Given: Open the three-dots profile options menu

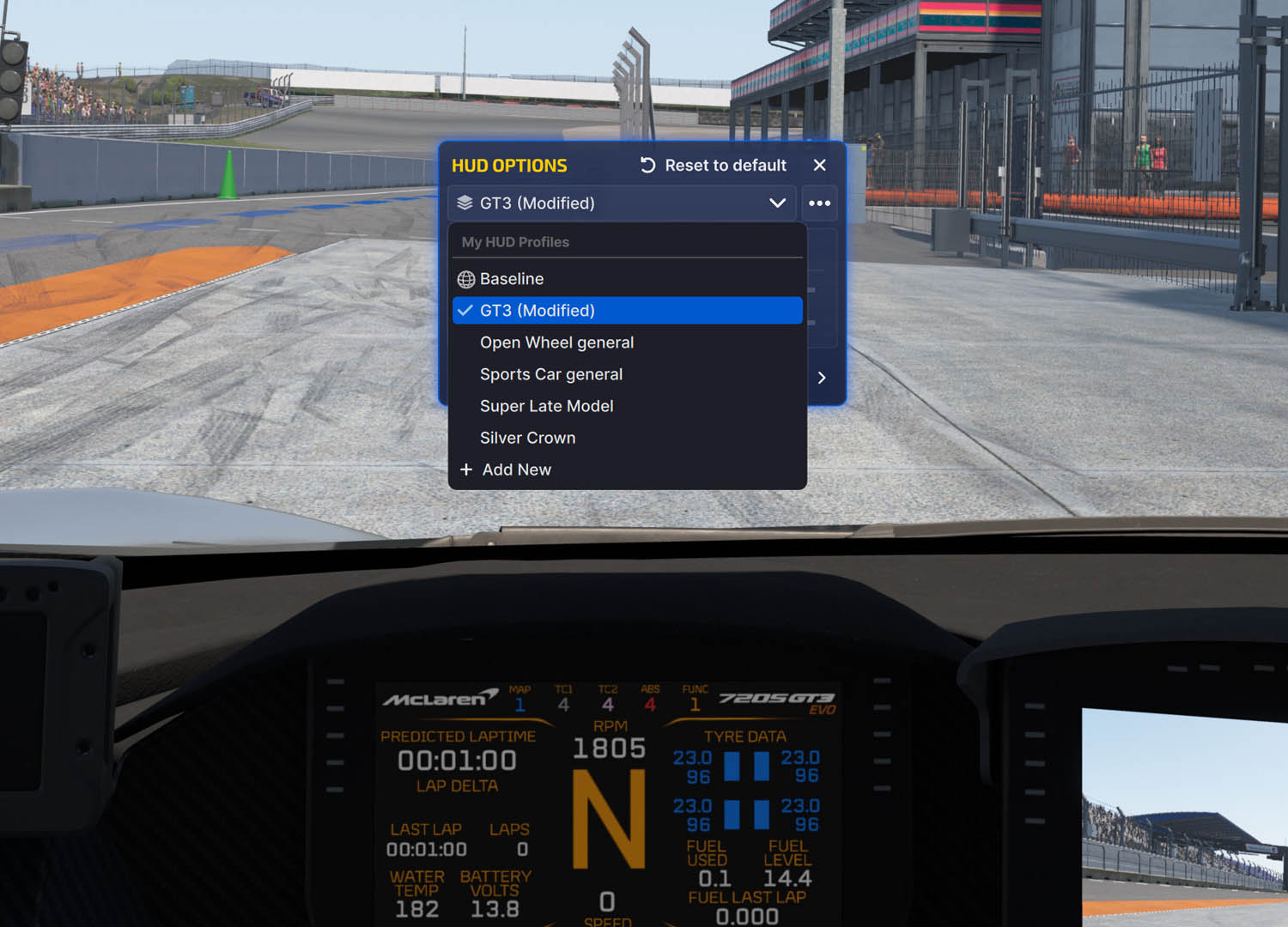Looking at the screenshot, I should point(819,203).
